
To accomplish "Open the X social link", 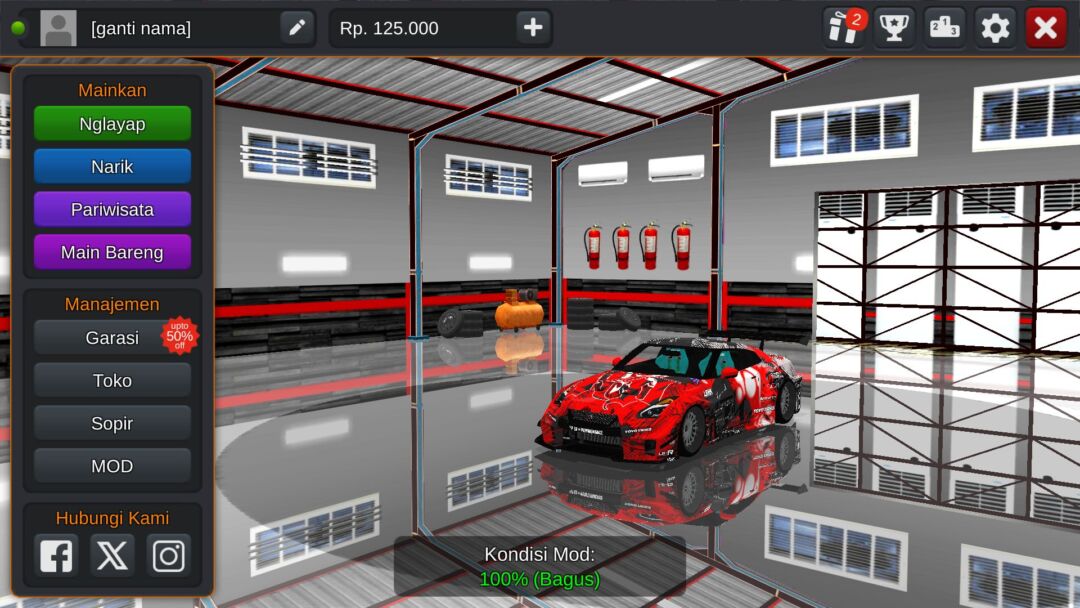I will pyautogui.click(x=112, y=555).
